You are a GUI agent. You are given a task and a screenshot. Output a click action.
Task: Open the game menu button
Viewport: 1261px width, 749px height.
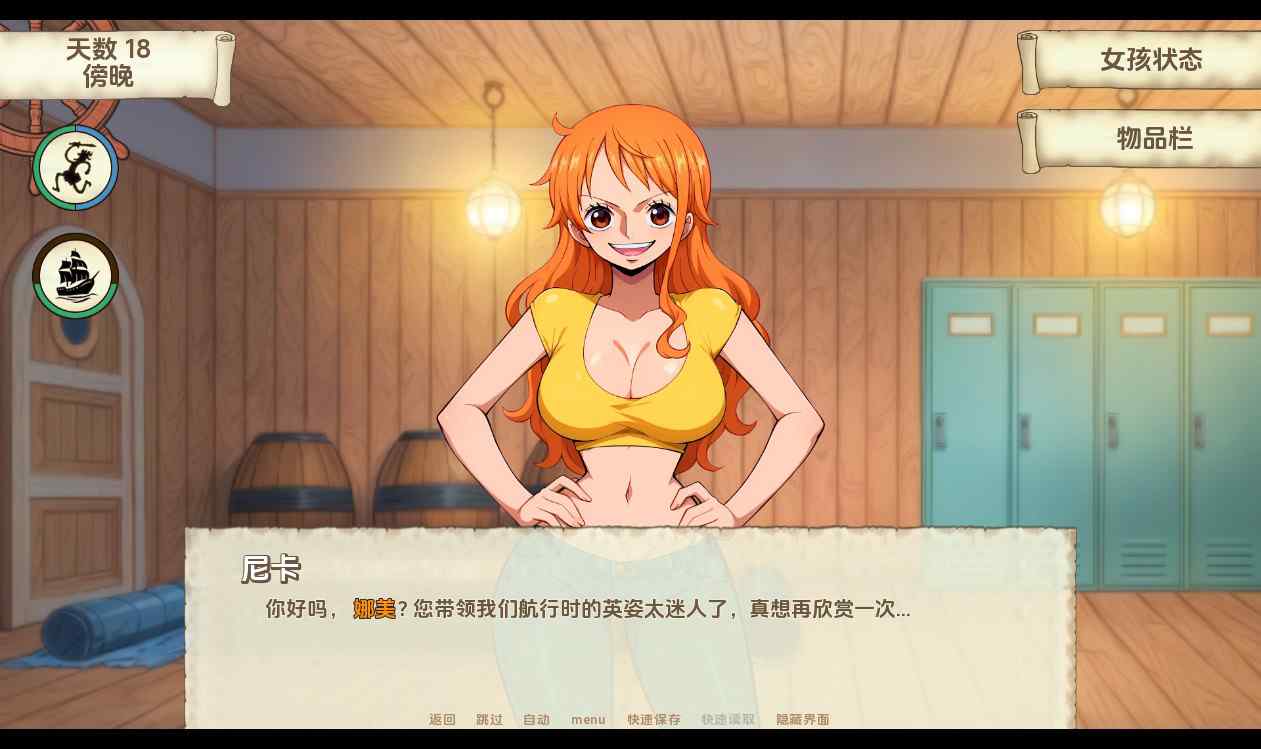point(588,719)
